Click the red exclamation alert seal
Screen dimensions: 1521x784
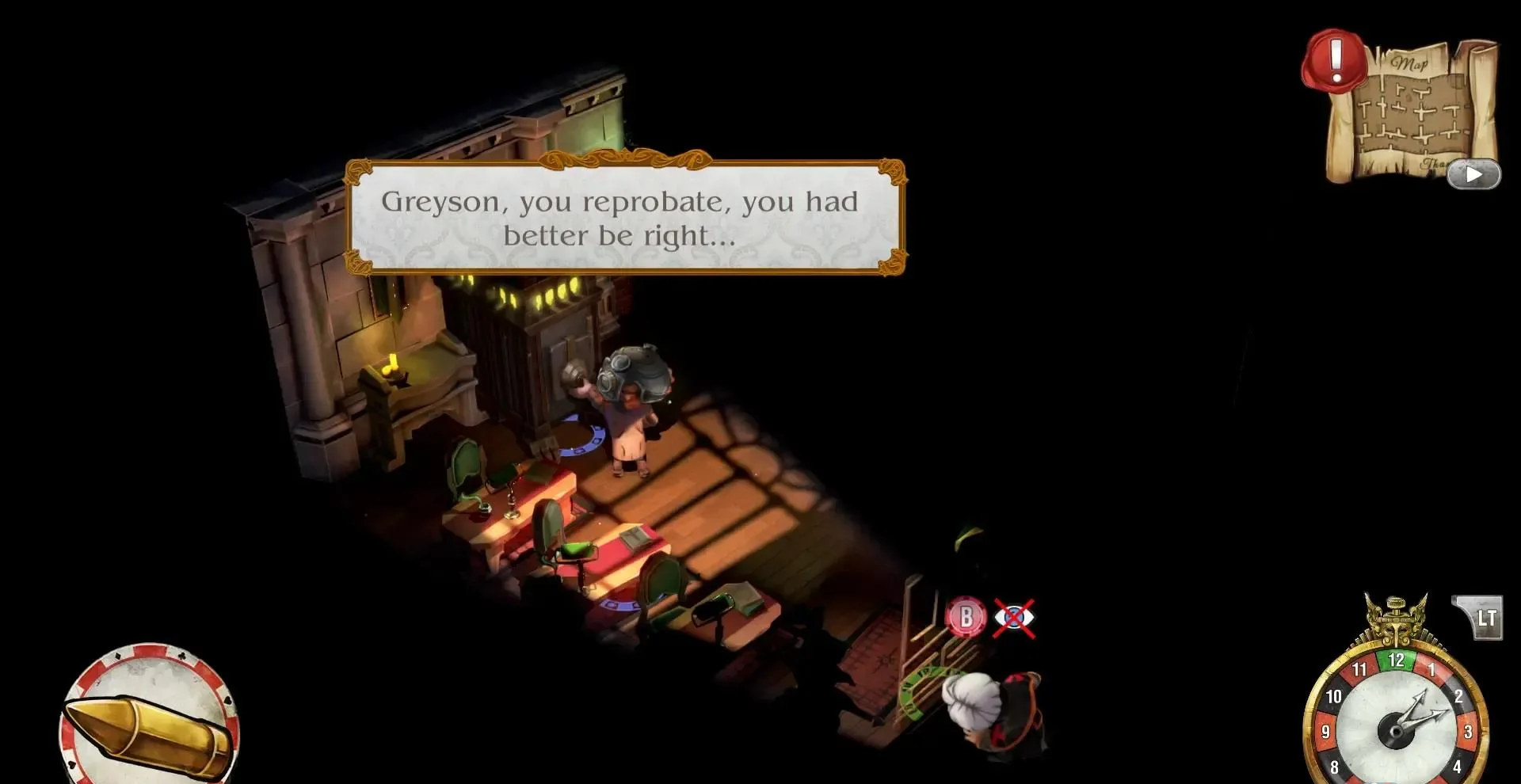[x=1335, y=59]
